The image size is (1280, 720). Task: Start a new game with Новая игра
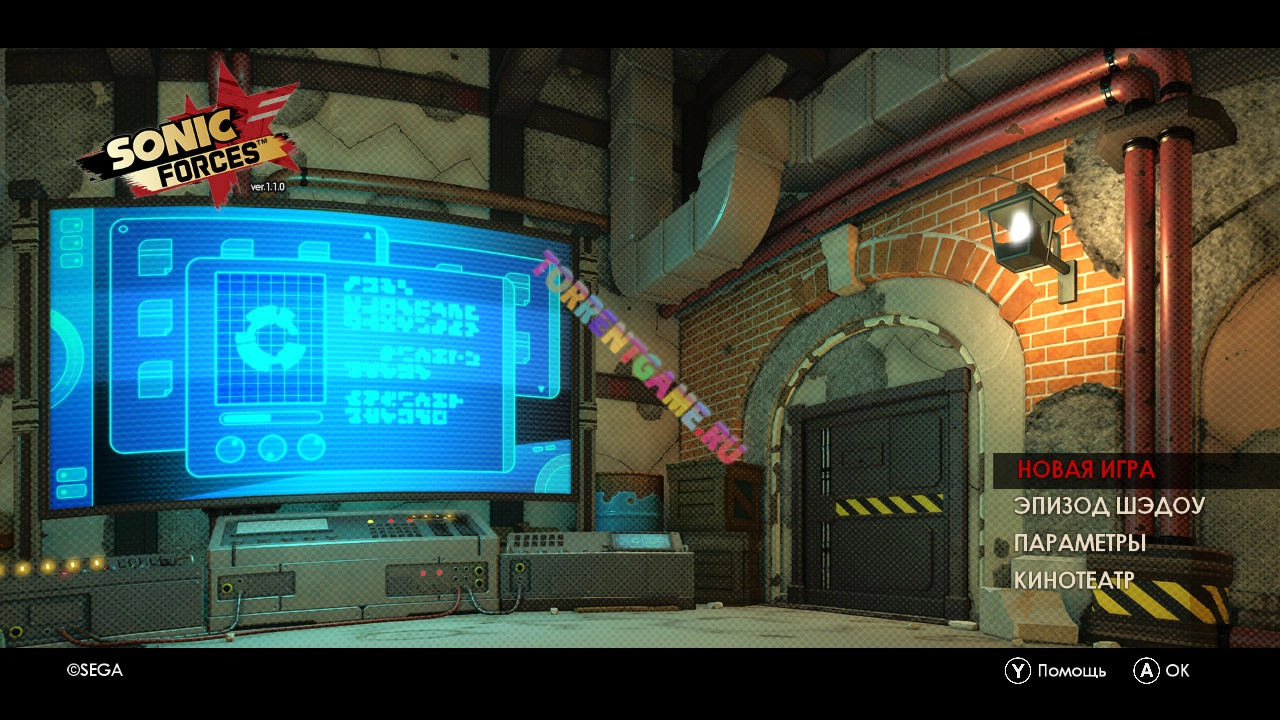point(1086,470)
